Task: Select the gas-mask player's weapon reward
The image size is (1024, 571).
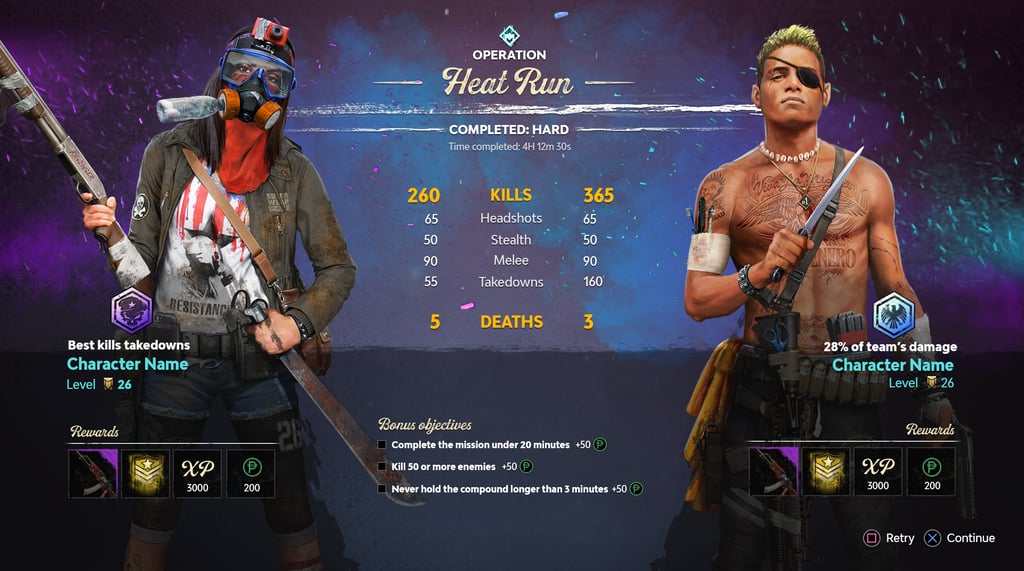Action: pos(93,472)
